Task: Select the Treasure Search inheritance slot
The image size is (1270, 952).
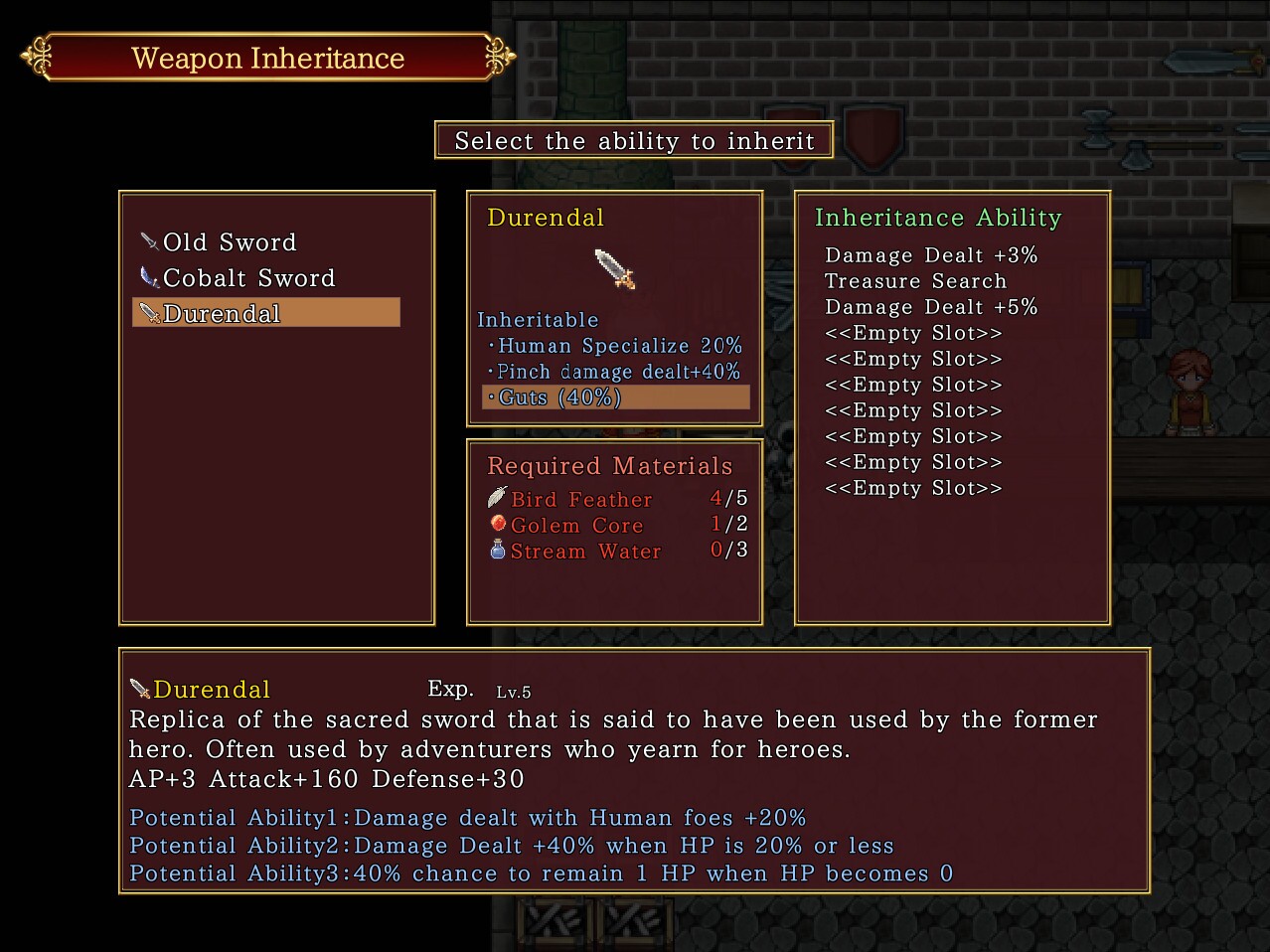Action: click(915, 281)
